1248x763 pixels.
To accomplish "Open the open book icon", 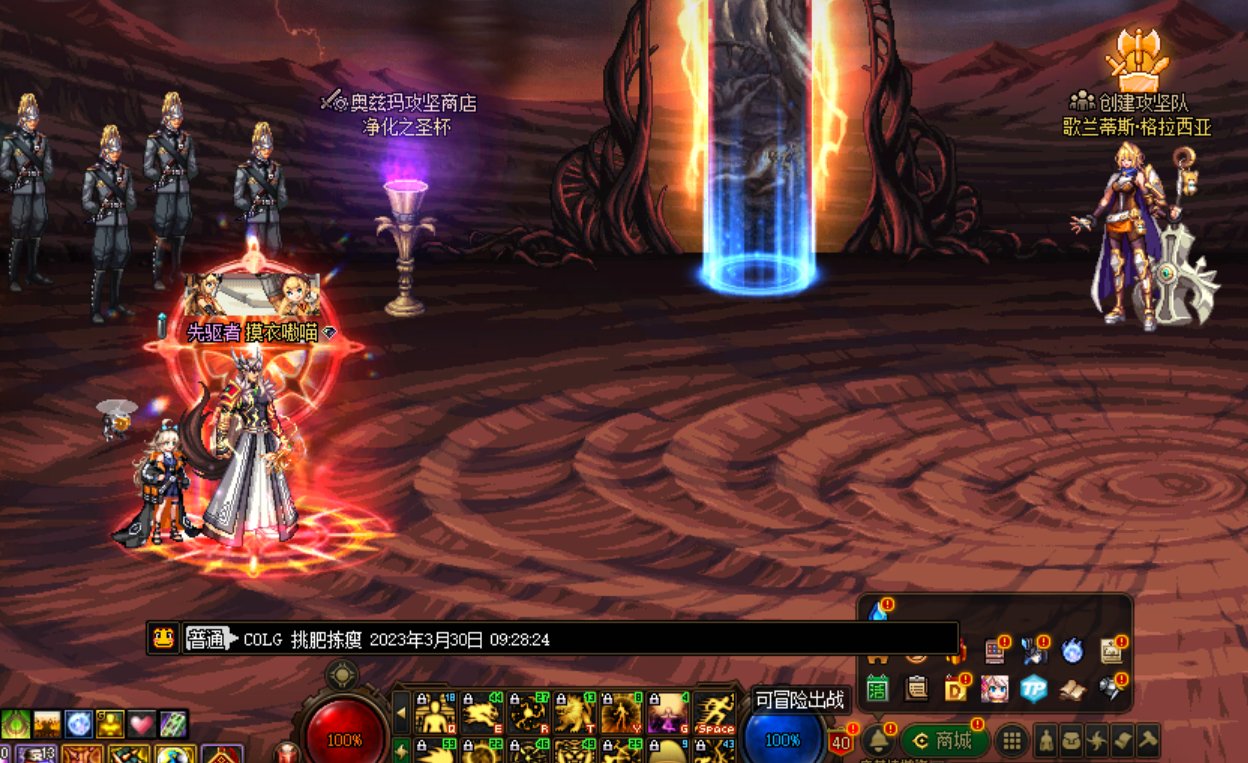I will pos(1072,689).
